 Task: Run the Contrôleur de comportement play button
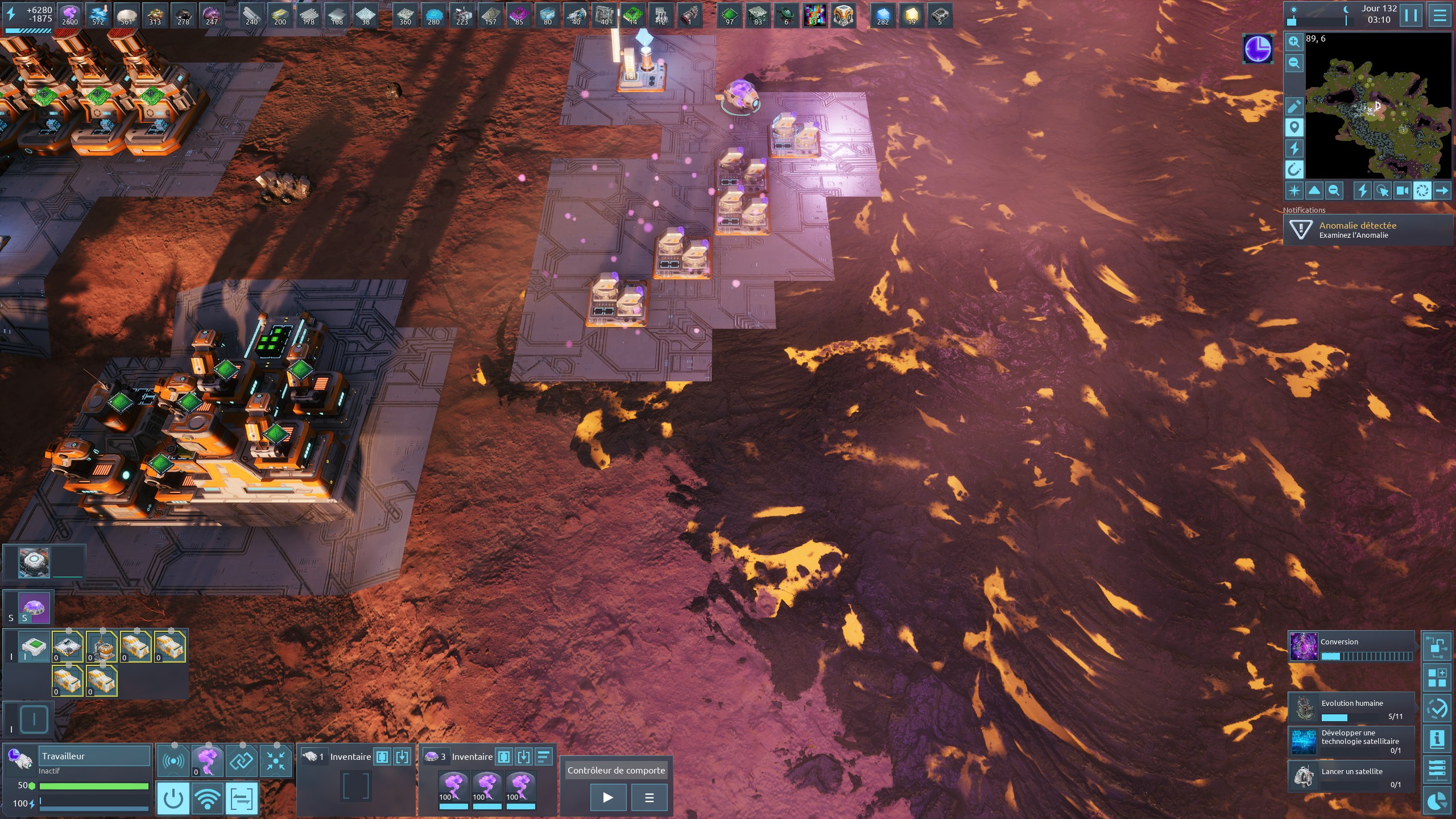tap(608, 797)
